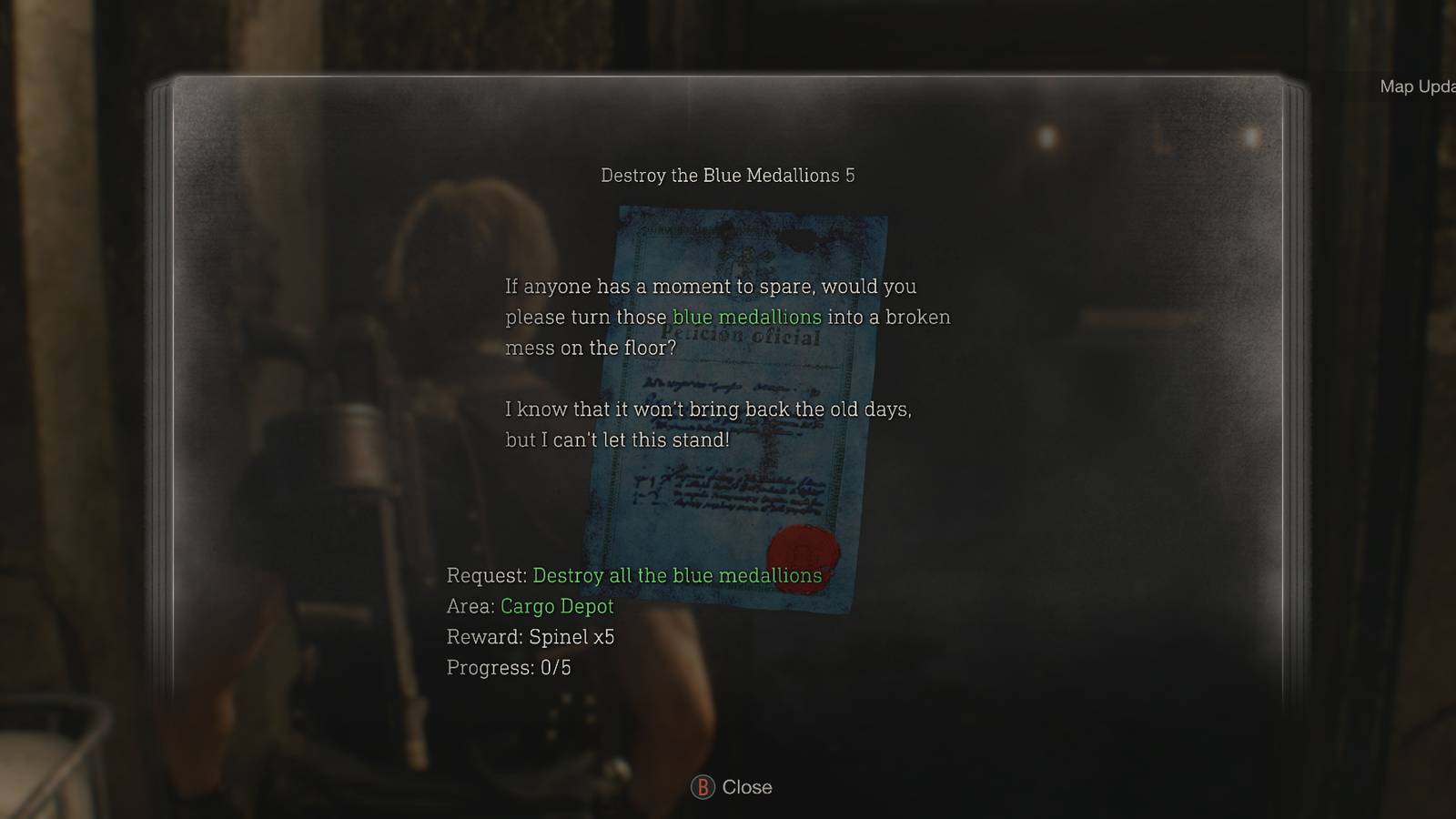Expand the Area: Cargo Depot entry
The width and height of the screenshot is (1456, 819).
pos(530,606)
